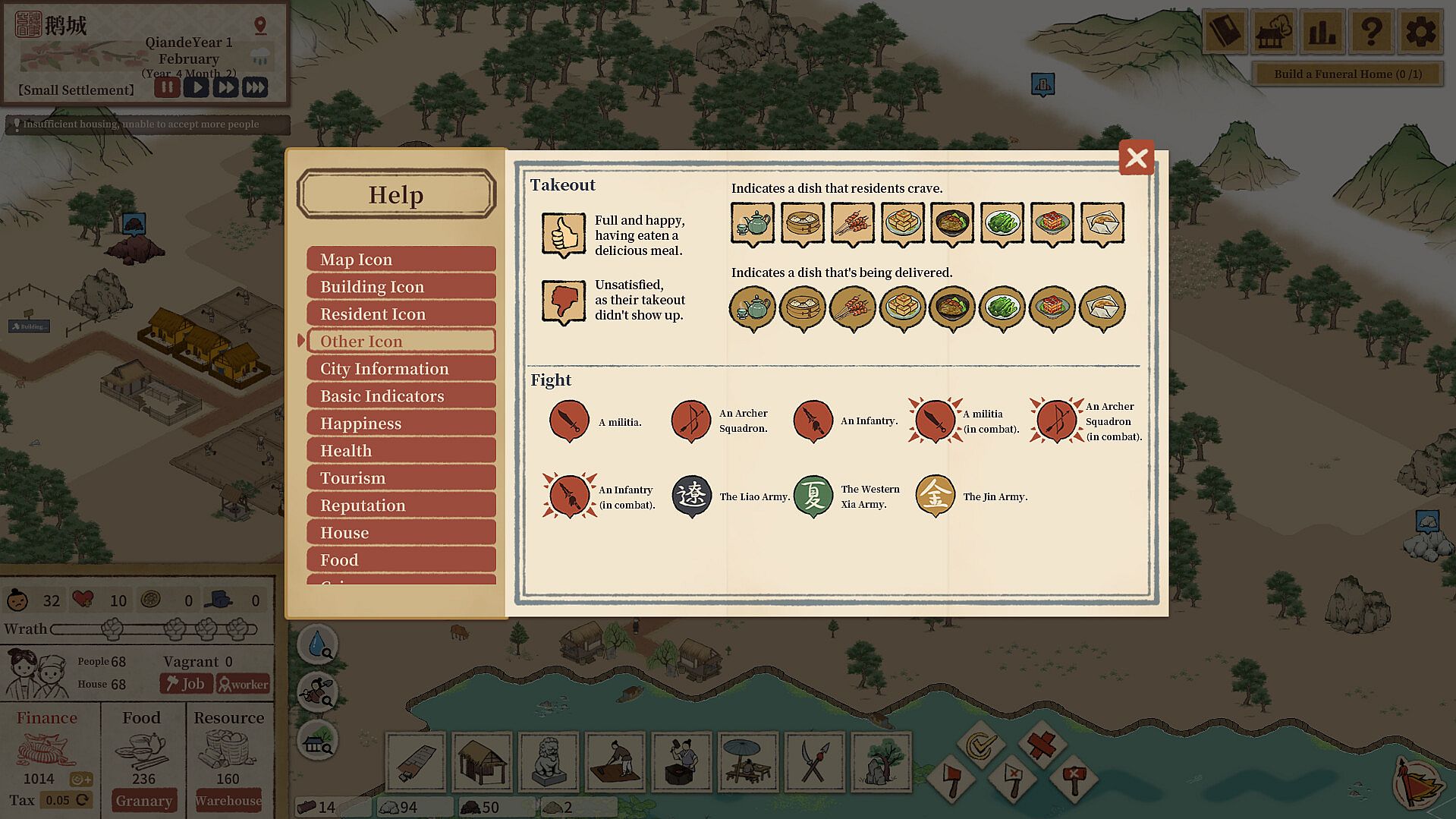Open the Map Icon help section
The width and height of the screenshot is (1456, 819).
pos(401,260)
